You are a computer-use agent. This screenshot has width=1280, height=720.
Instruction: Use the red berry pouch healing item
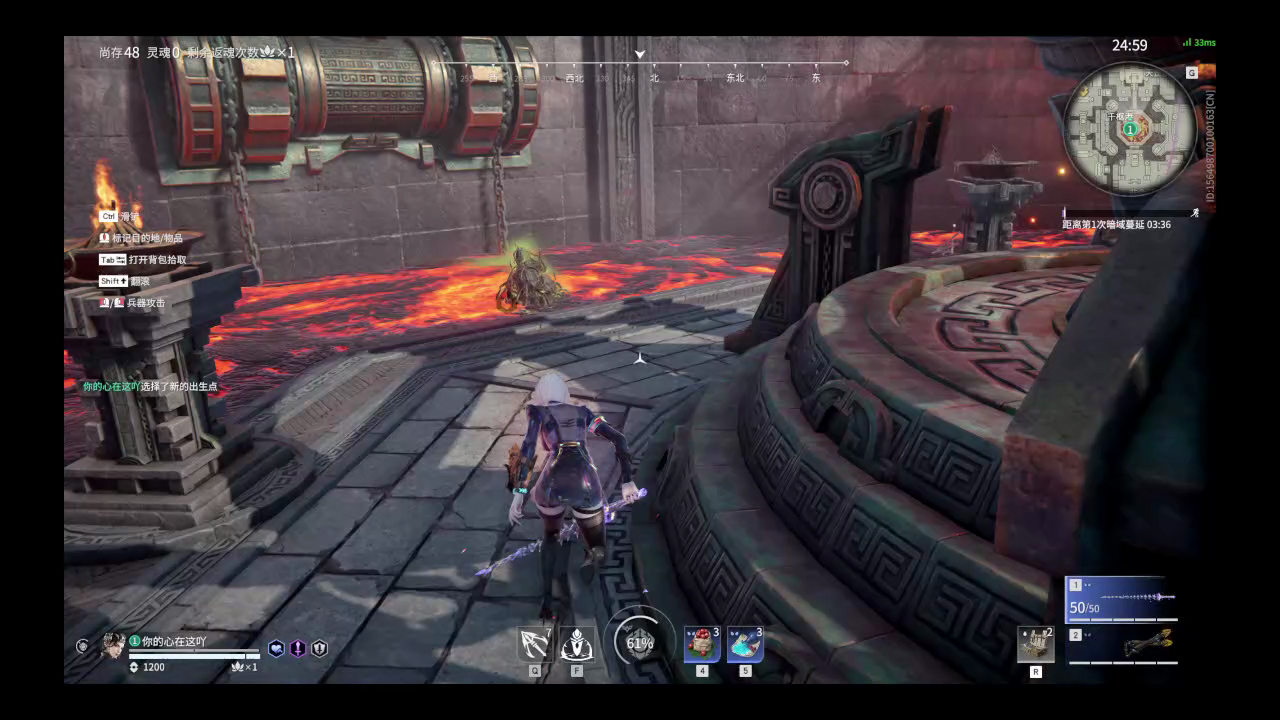coord(701,645)
